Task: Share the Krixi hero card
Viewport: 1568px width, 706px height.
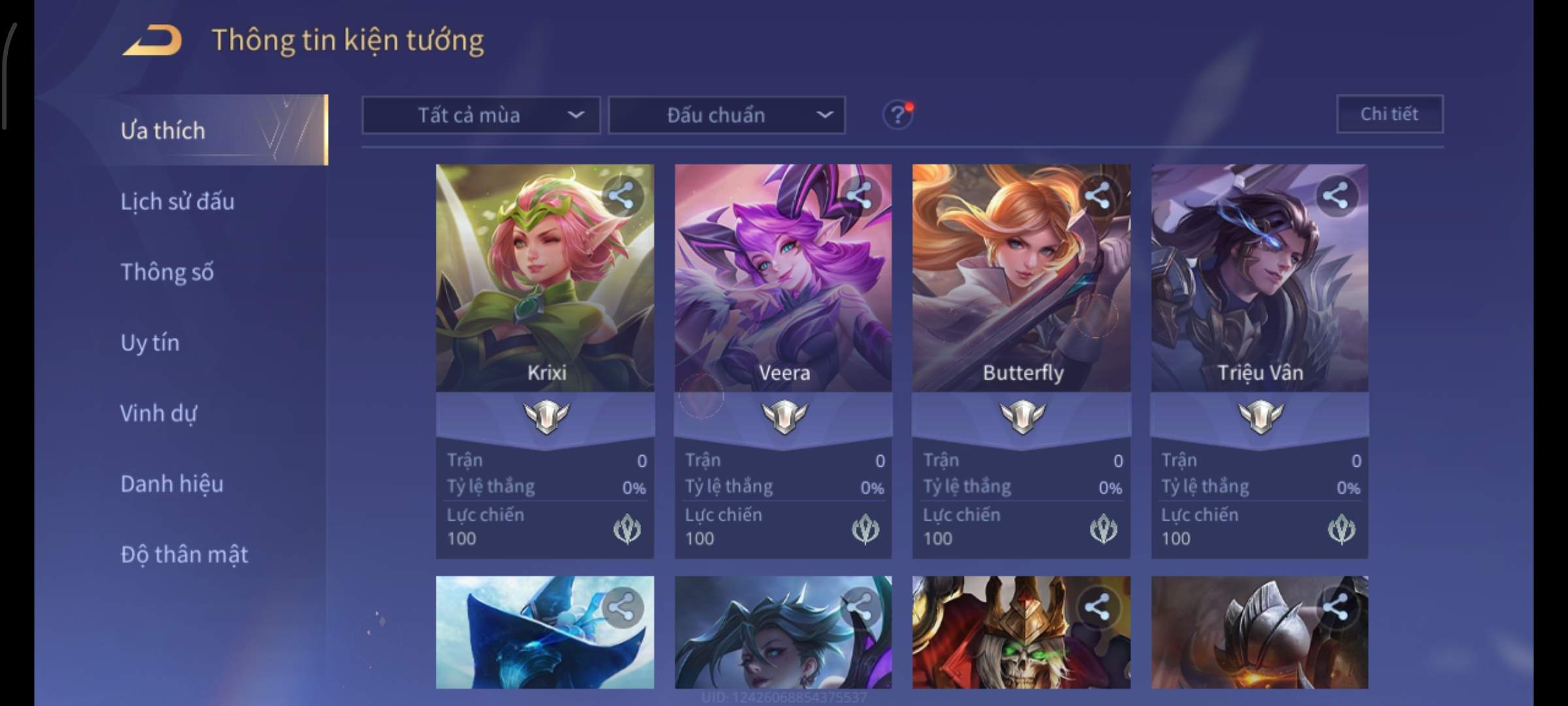Action: pyautogui.click(x=621, y=195)
